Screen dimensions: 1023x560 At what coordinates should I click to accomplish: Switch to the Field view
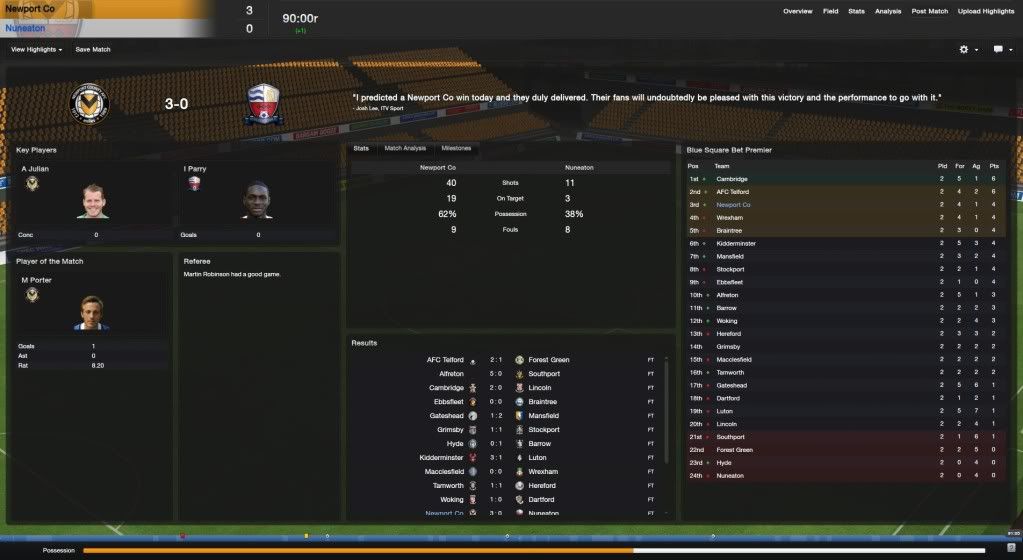830,11
